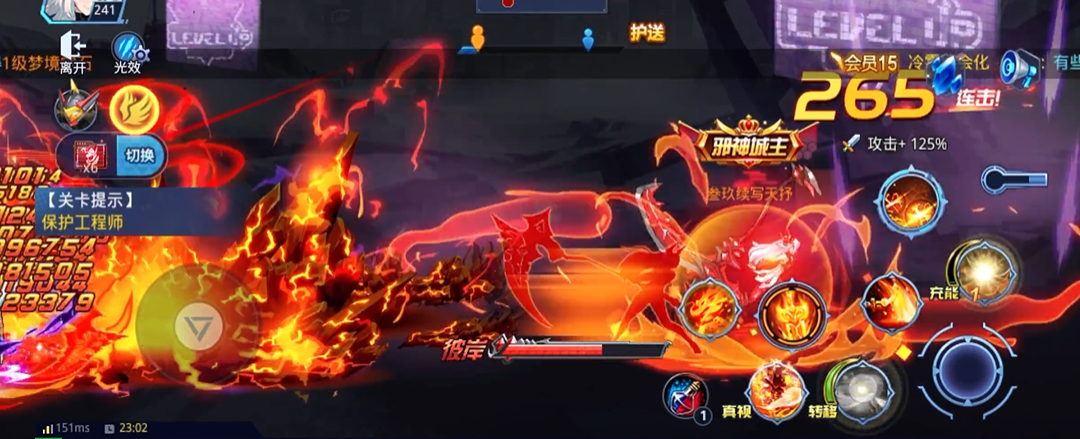The height and width of the screenshot is (439, 1080).
Task: Tap the blue key-shaped bar icon
Action: (1013, 180)
